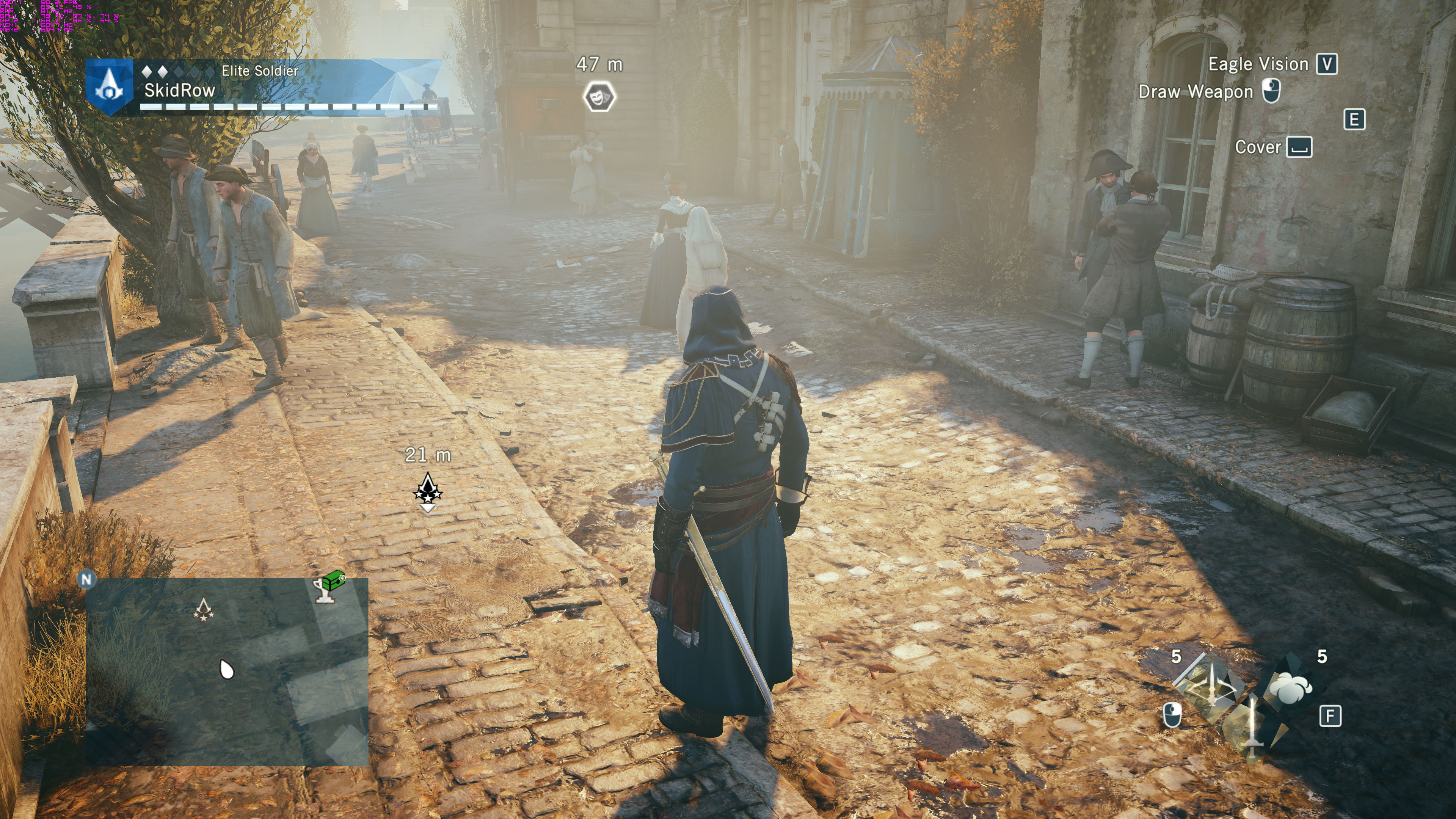Open the minimap
Image resolution: width=1456 pixels, height=819 pixels.
(x=227, y=672)
